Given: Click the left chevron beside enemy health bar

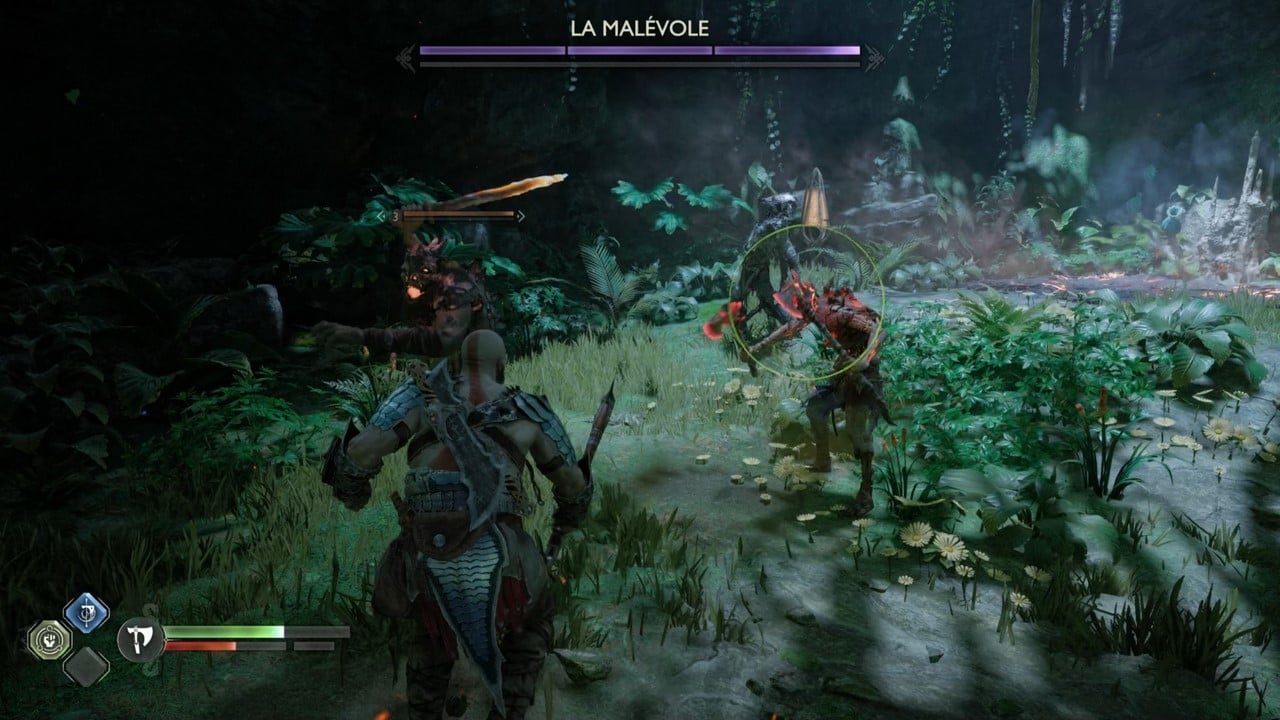Looking at the screenshot, I should point(379,216).
